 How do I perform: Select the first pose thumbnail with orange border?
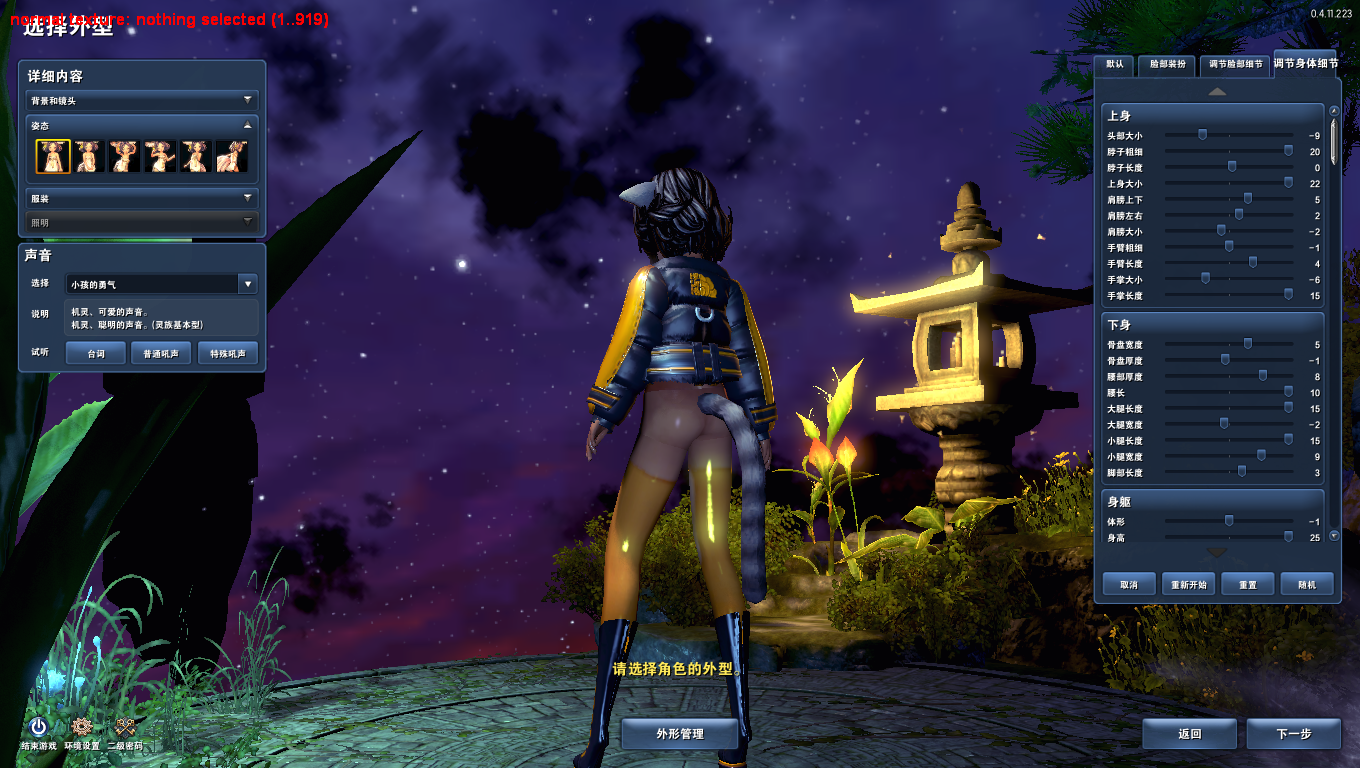(x=53, y=156)
